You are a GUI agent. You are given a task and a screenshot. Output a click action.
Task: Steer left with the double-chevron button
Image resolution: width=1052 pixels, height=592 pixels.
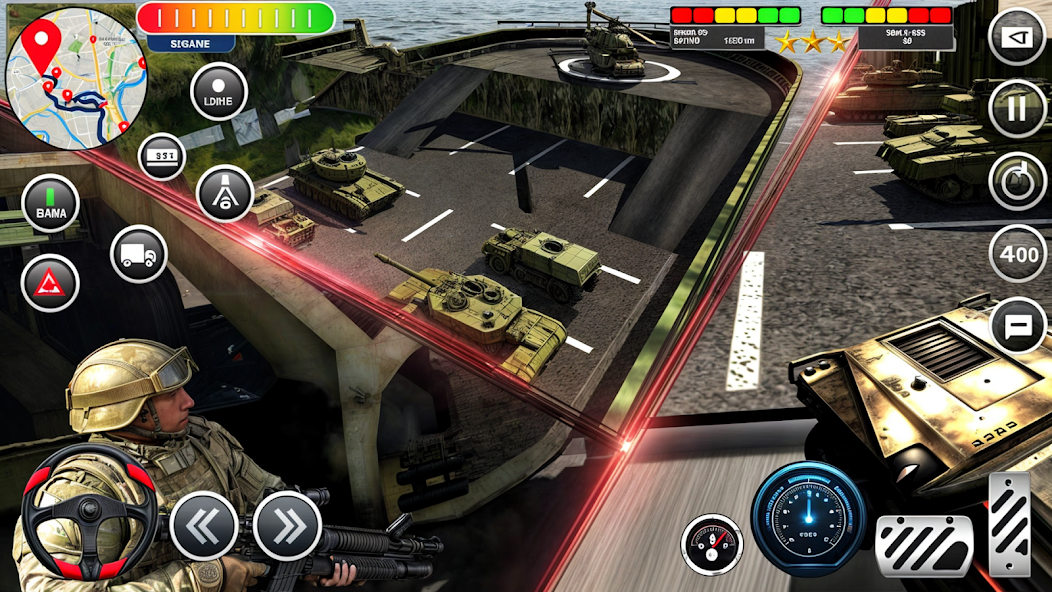pos(204,526)
